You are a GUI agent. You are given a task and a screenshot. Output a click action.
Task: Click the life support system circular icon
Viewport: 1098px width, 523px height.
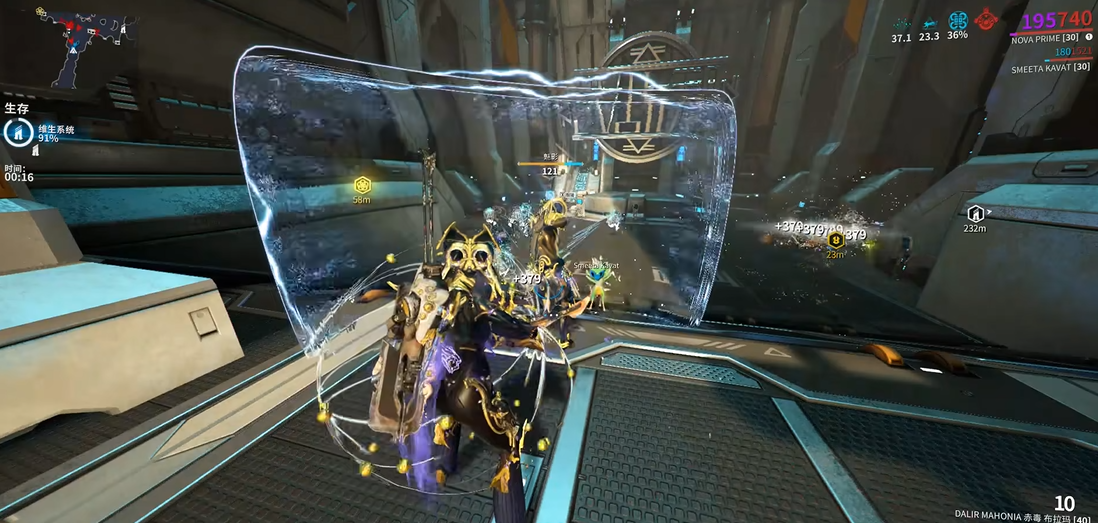click(x=19, y=132)
